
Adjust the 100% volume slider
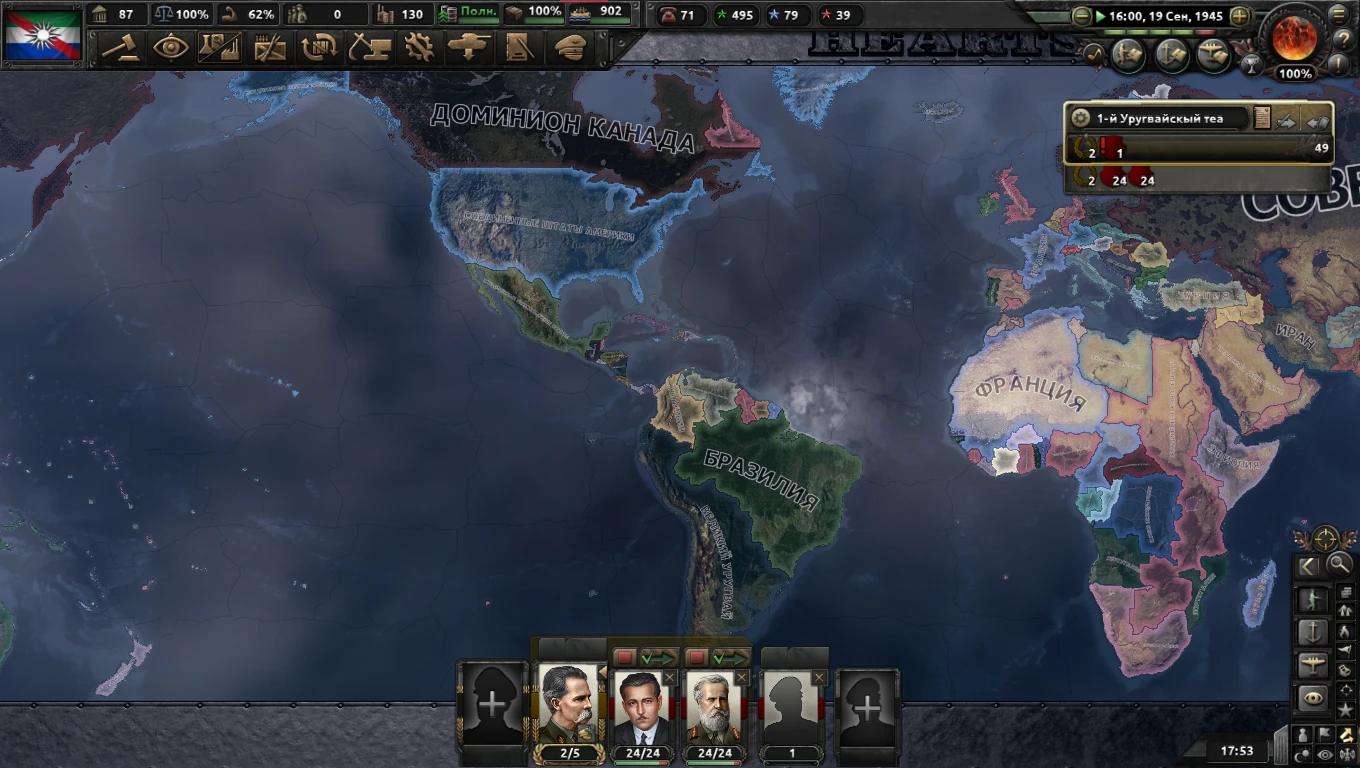(x=1294, y=72)
